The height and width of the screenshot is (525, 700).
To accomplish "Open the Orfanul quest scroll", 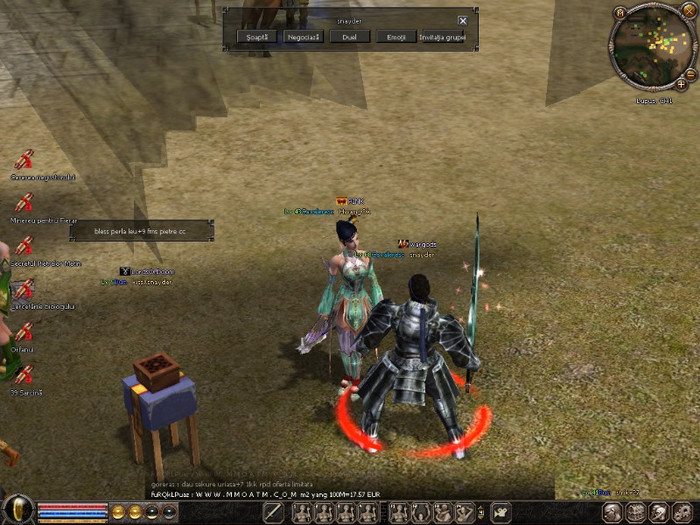I will pos(24,332).
